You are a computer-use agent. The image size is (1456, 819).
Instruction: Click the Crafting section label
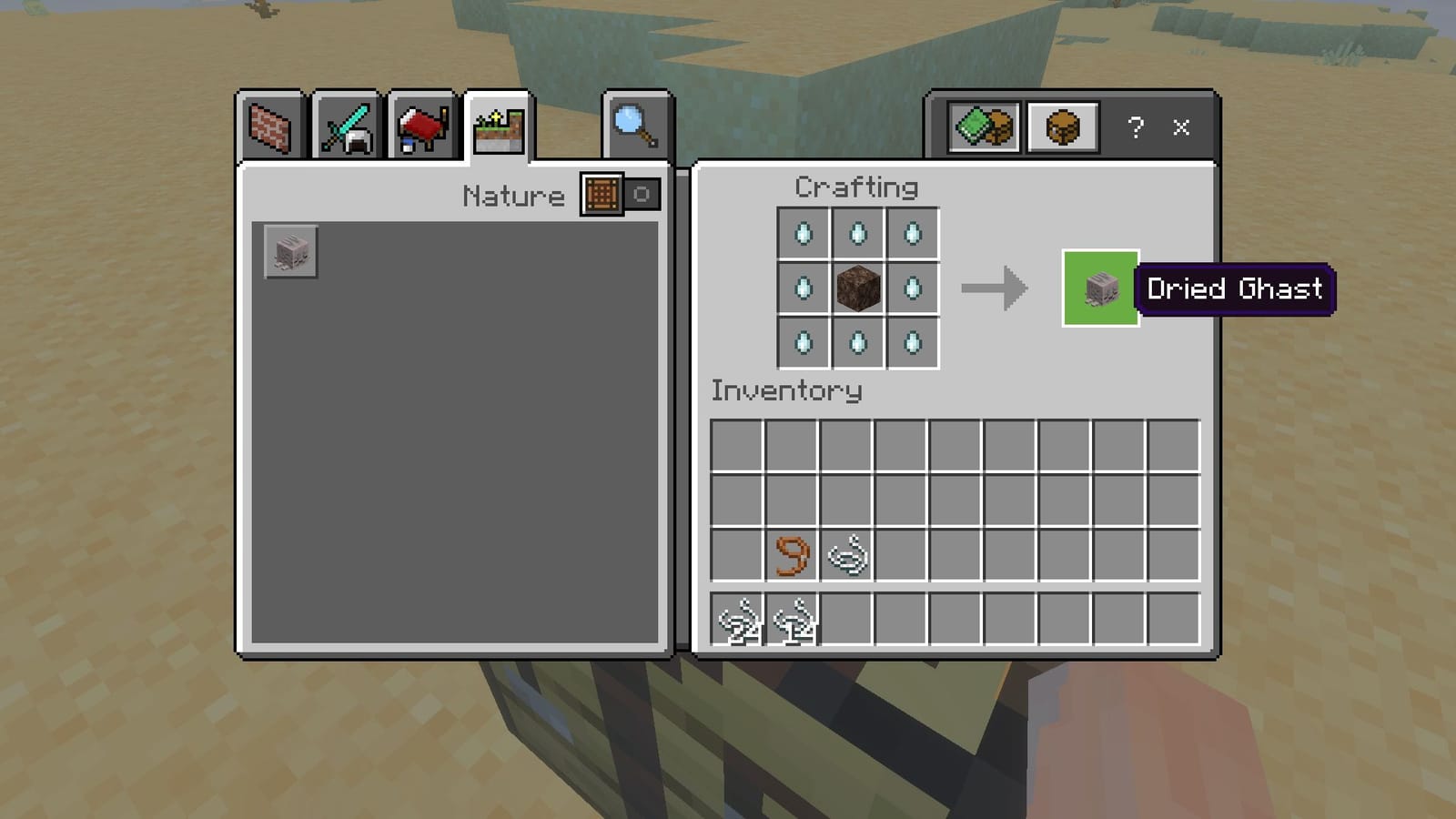pyautogui.click(x=855, y=187)
